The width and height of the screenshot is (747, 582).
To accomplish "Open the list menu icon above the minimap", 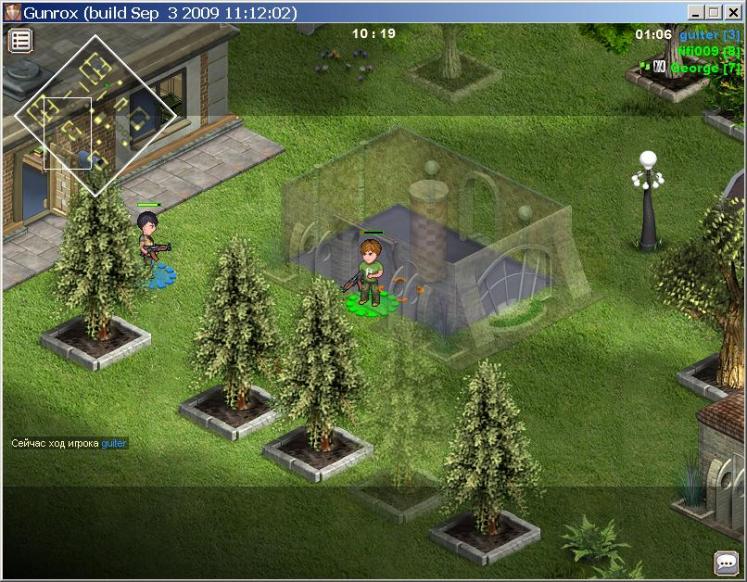I will (21, 40).
